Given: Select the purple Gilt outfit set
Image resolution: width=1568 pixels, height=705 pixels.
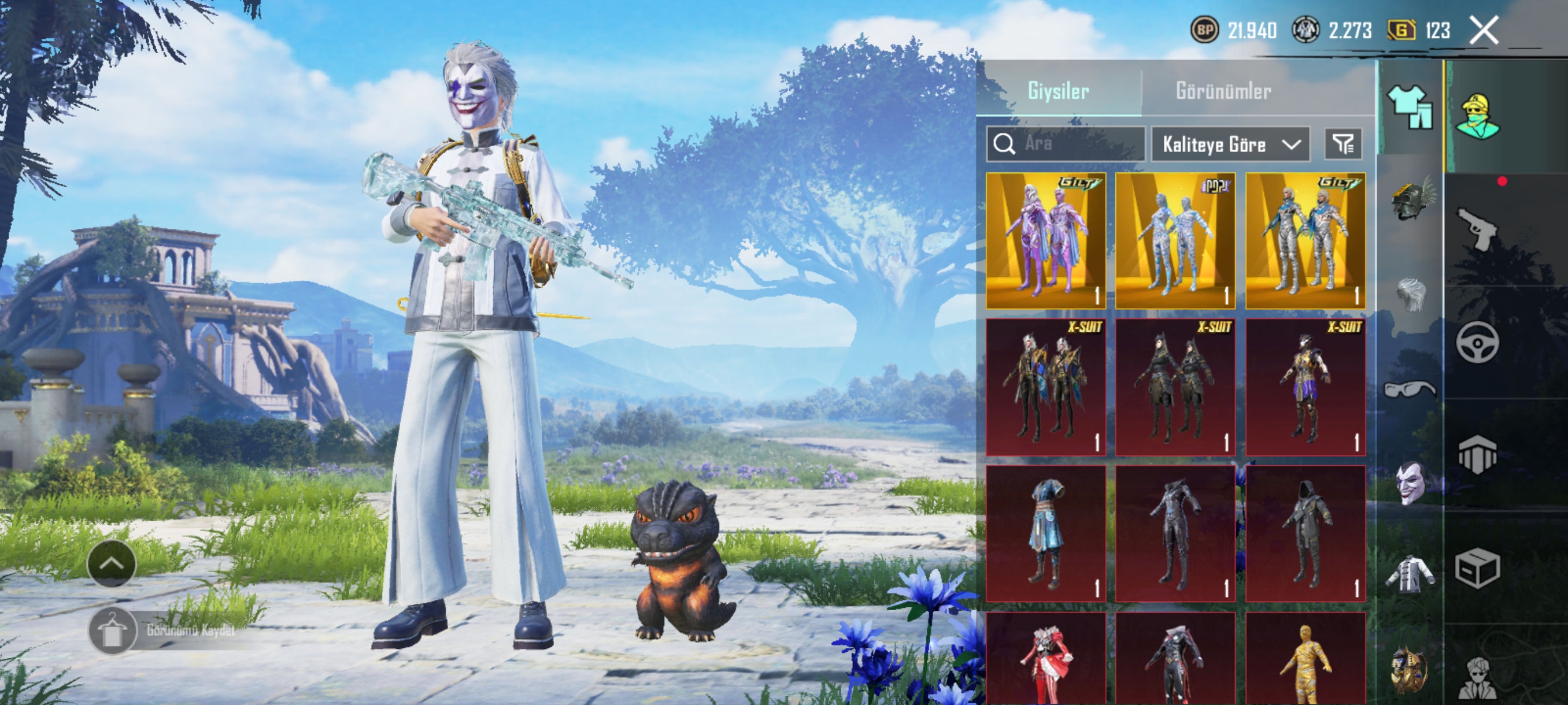Looking at the screenshot, I should 1046,241.
